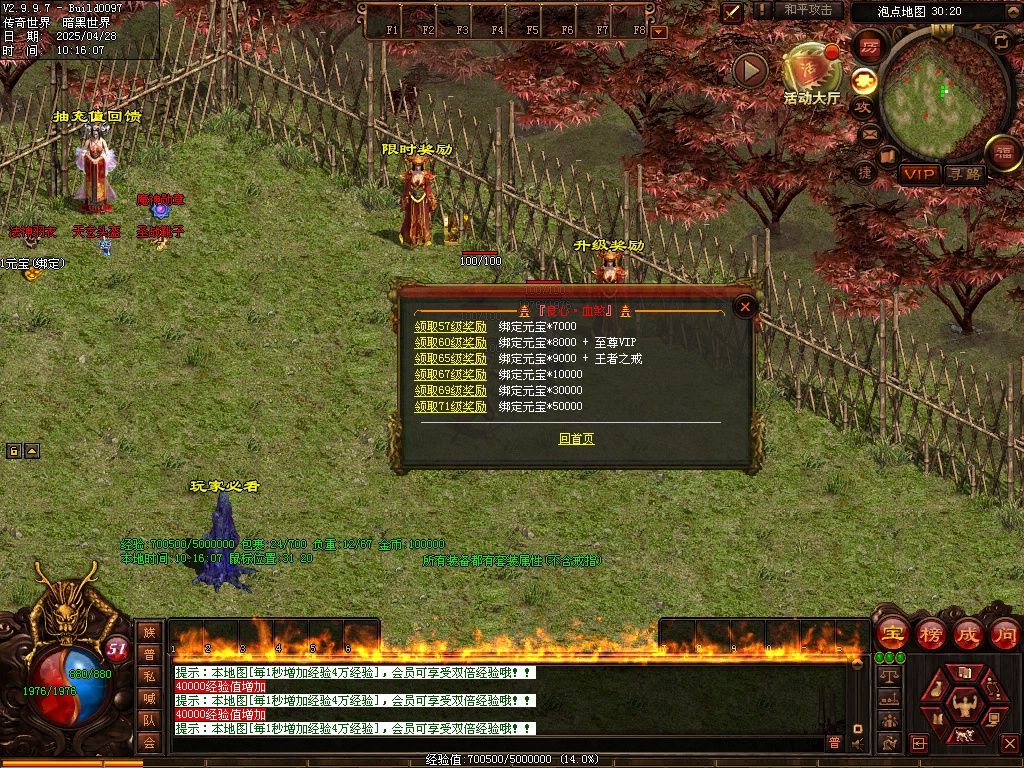Claim the level 57 reward (领取57级奖励)
Viewport: 1024px width, 768px height.
[451, 326]
